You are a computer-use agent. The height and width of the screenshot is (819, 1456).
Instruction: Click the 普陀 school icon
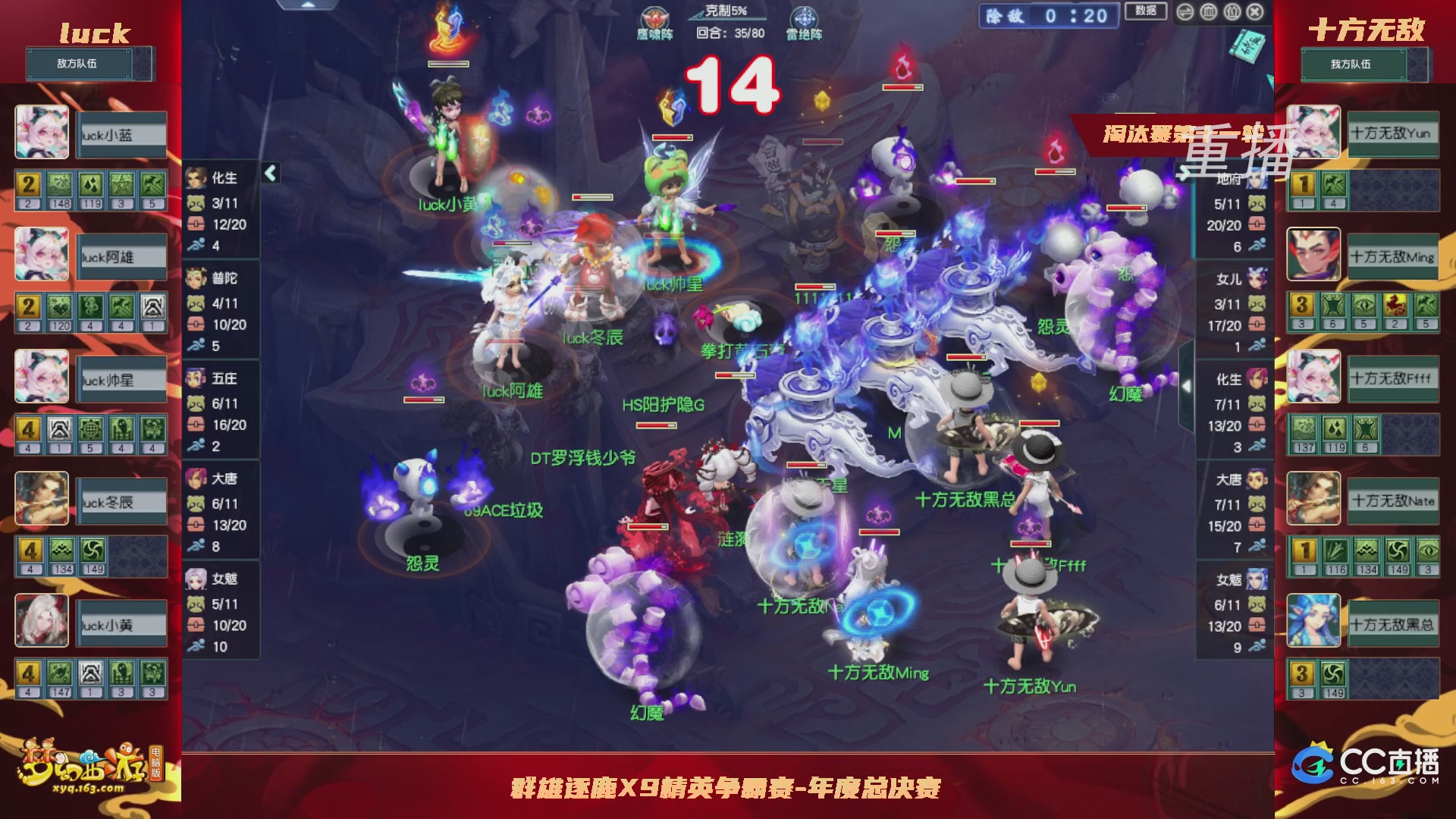click(x=196, y=279)
